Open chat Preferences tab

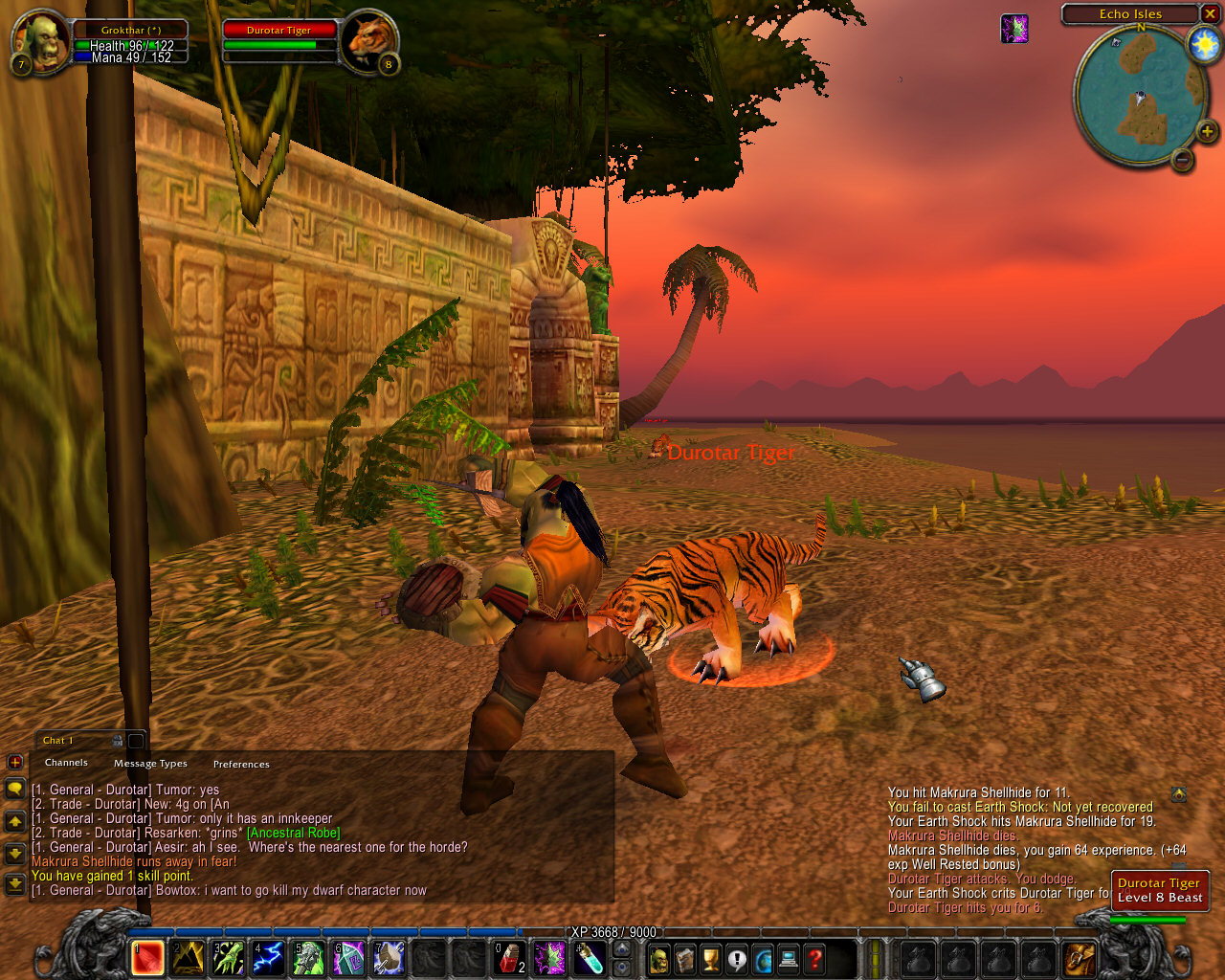tap(241, 764)
